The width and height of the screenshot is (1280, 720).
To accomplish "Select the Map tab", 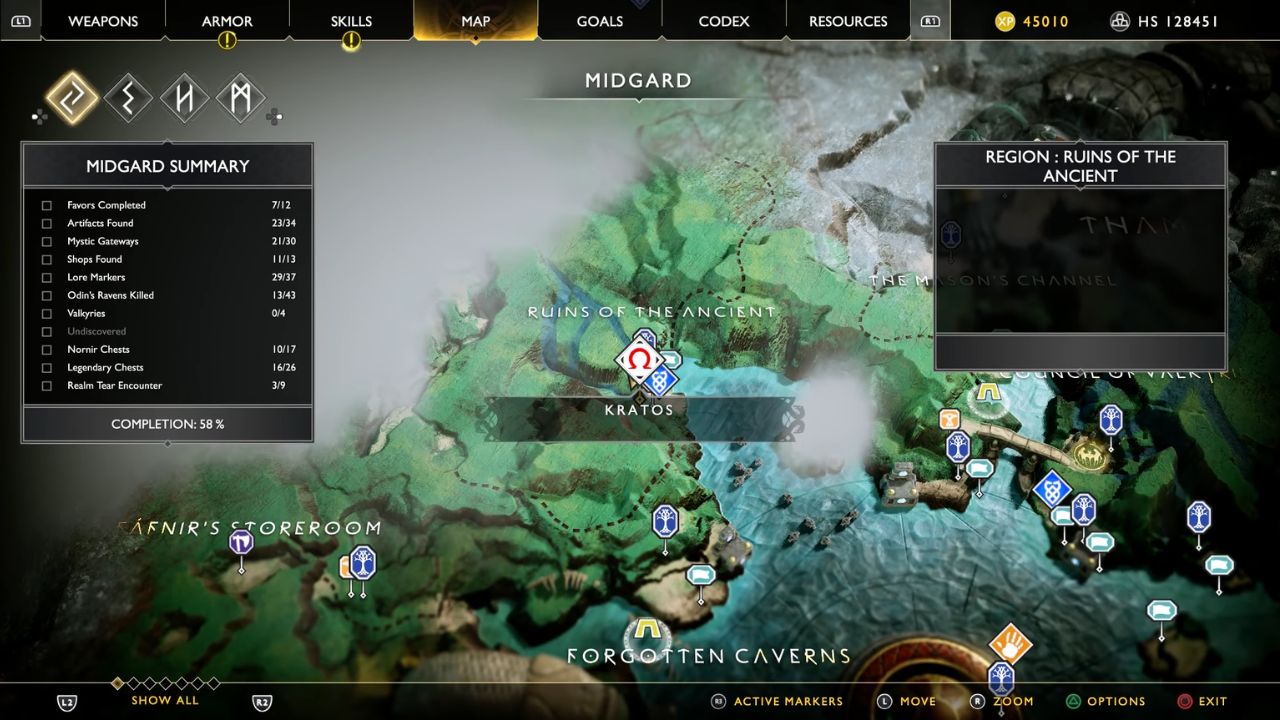I will (475, 21).
